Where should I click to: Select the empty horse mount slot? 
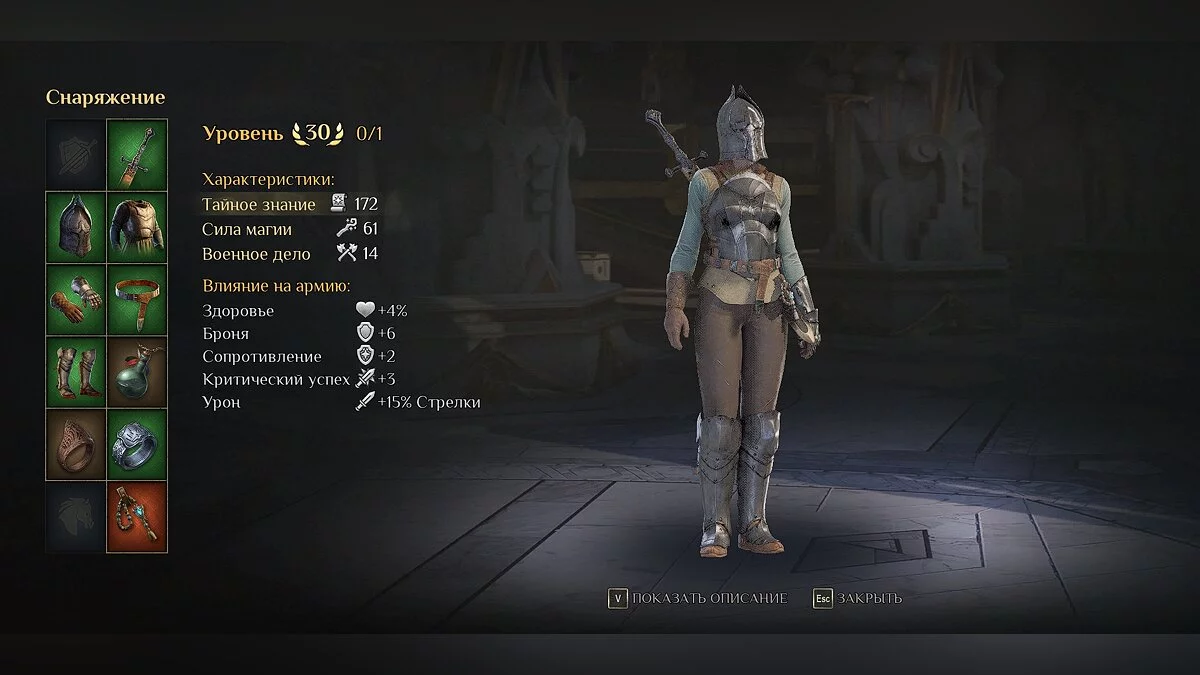pyautogui.click(x=76, y=517)
